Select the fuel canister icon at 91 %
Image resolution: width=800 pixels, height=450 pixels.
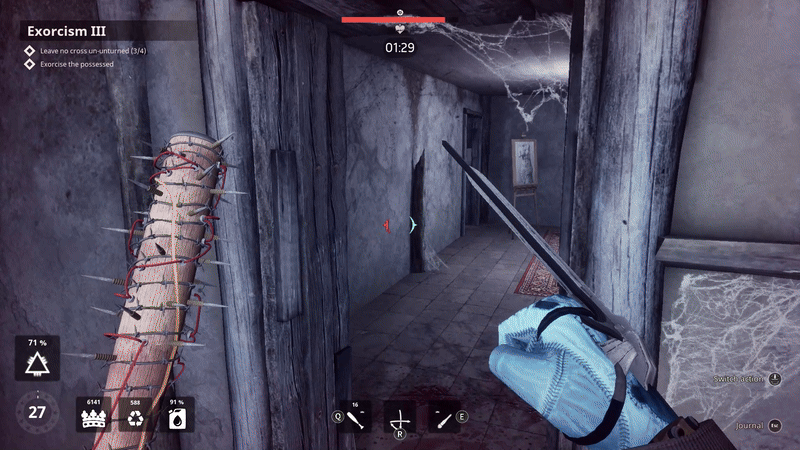[x=177, y=416]
